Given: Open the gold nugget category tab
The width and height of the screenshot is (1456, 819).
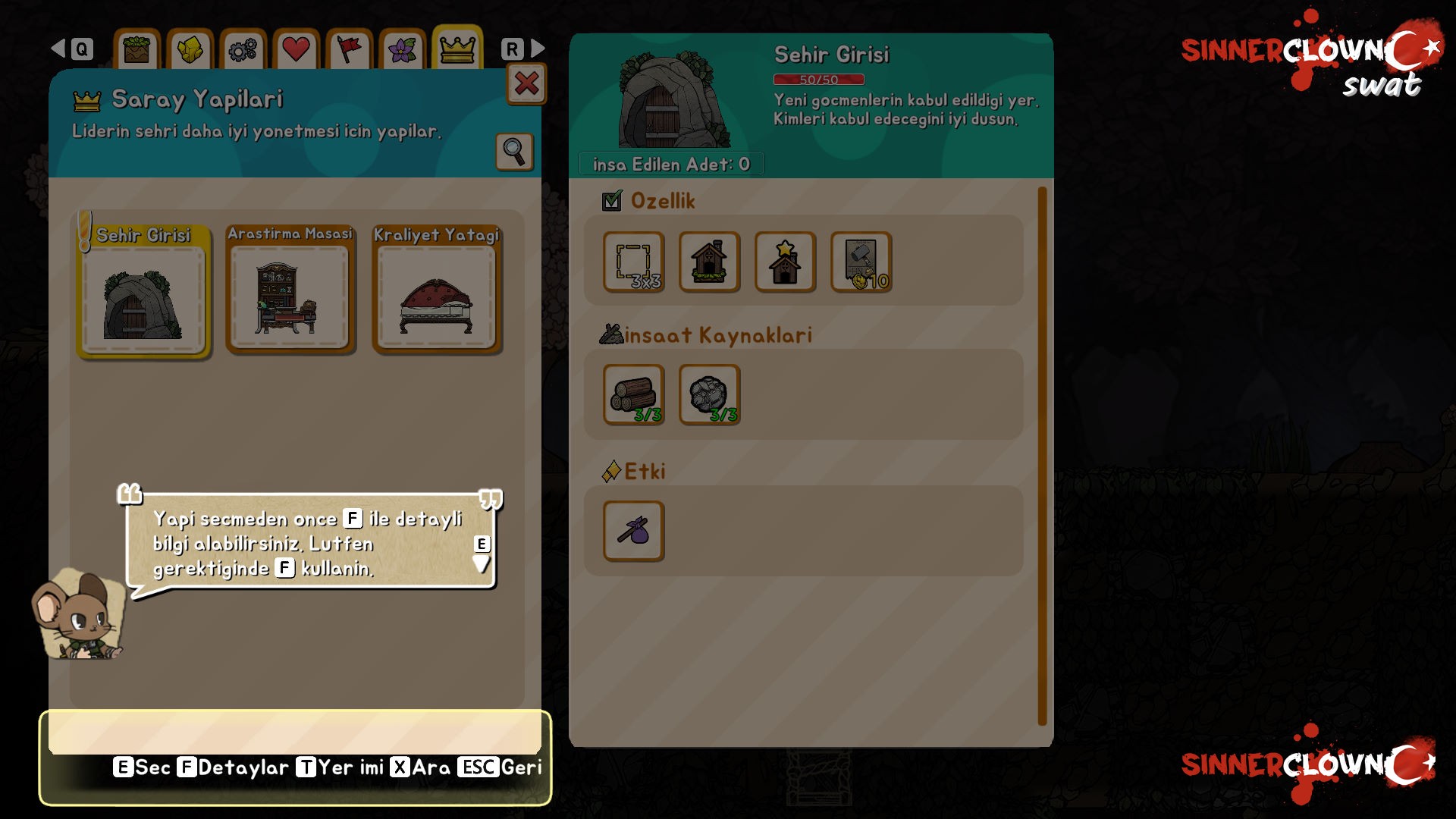Looking at the screenshot, I should pos(190,51).
